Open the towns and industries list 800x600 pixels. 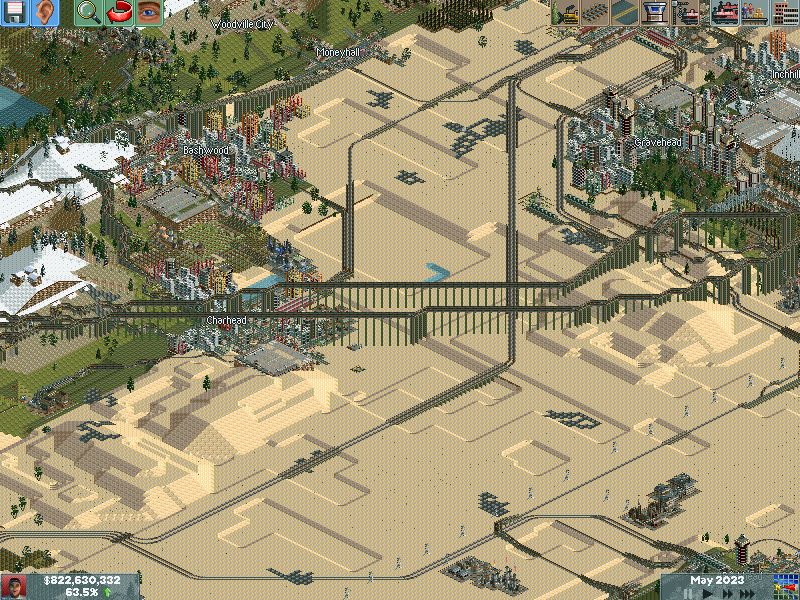[x=785, y=13]
